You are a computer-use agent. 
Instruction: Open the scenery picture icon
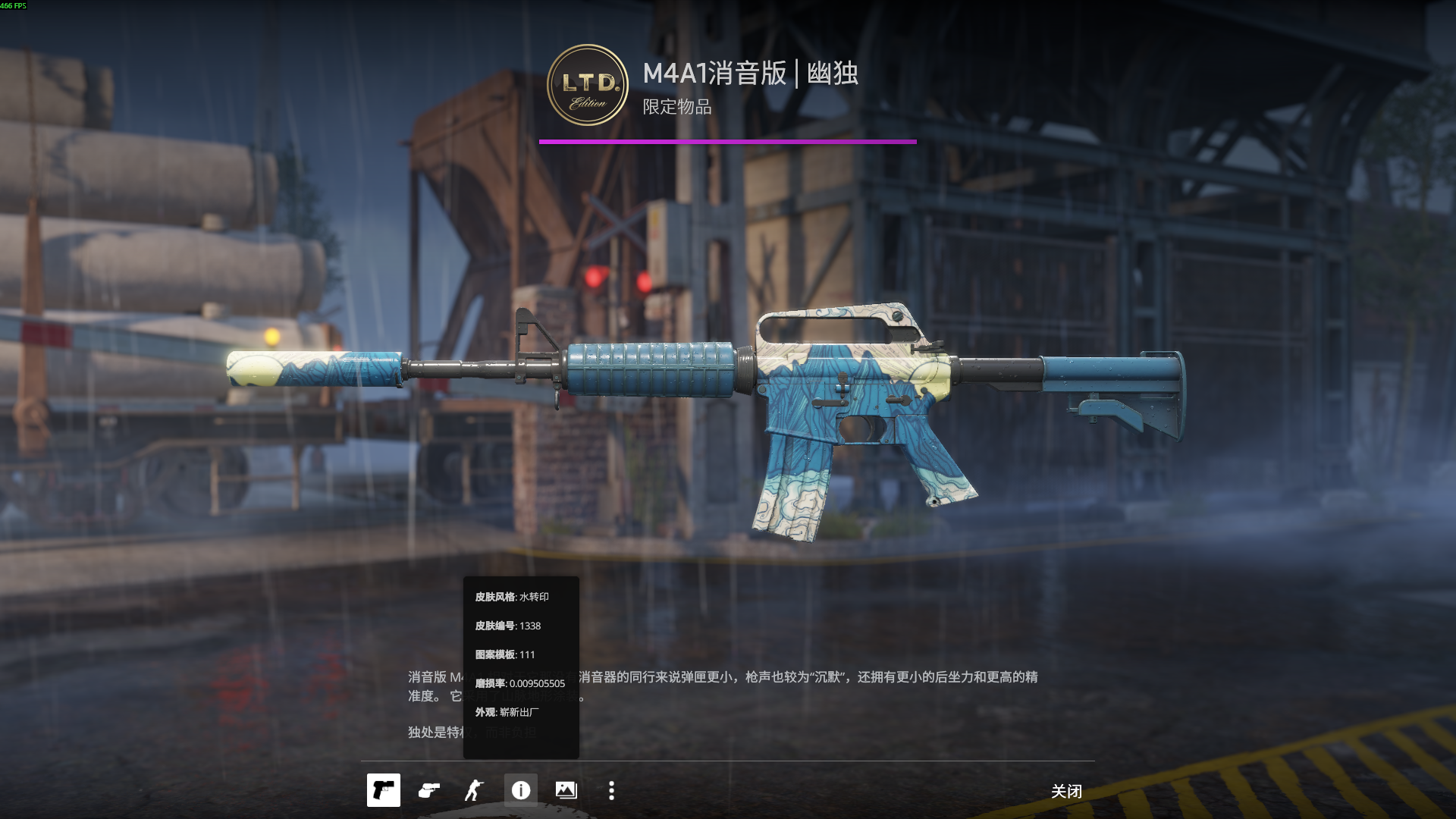point(566,790)
